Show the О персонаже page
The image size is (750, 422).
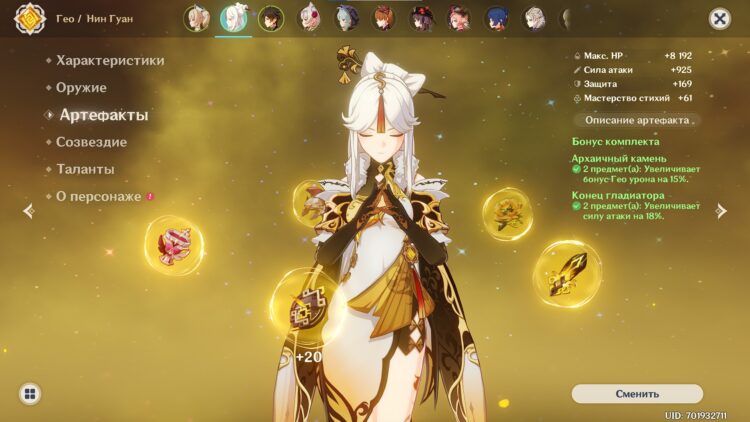click(98, 196)
